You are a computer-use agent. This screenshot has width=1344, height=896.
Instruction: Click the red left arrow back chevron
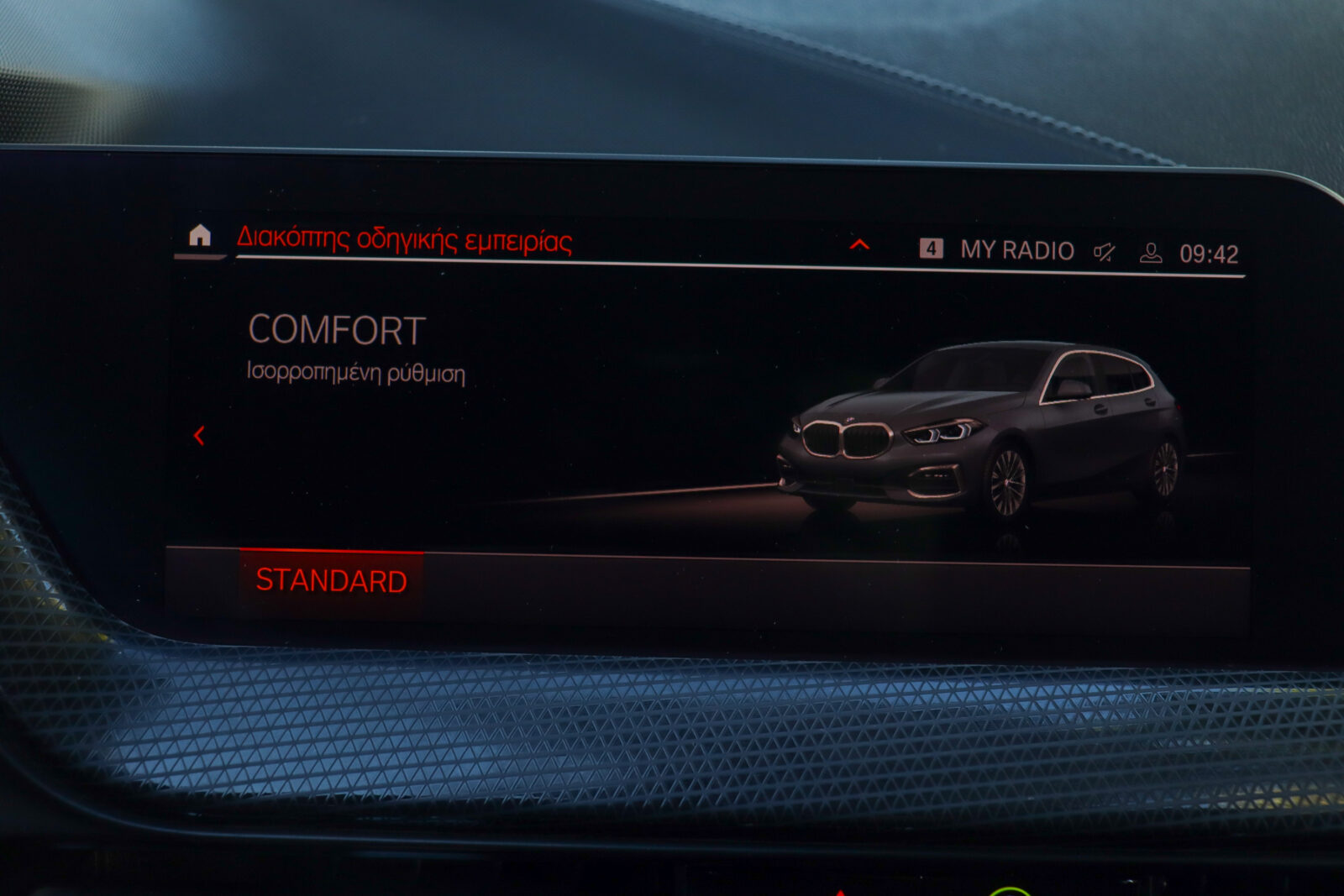coord(199,435)
